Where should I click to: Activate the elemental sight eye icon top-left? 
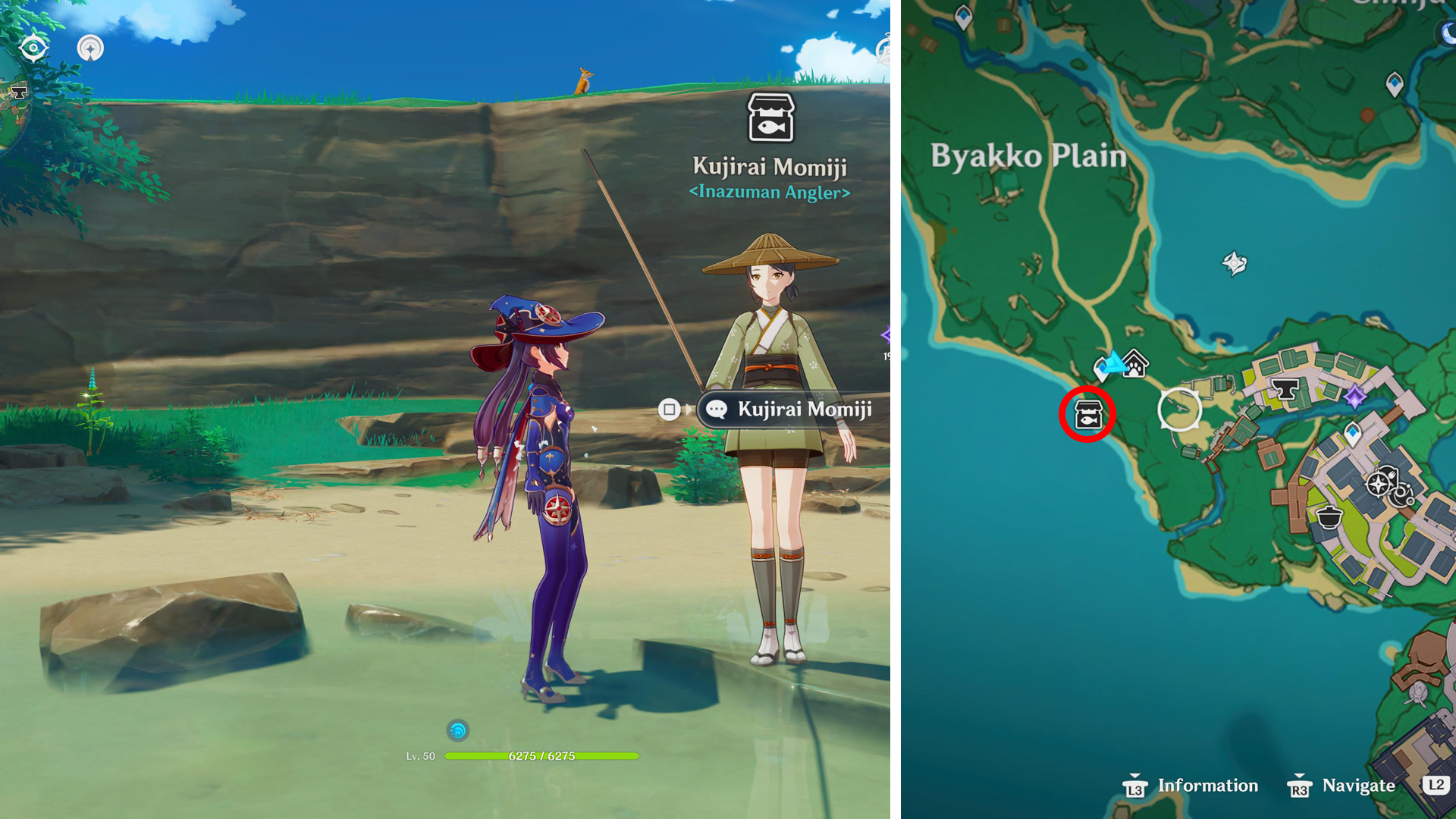(x=33, y=47)
